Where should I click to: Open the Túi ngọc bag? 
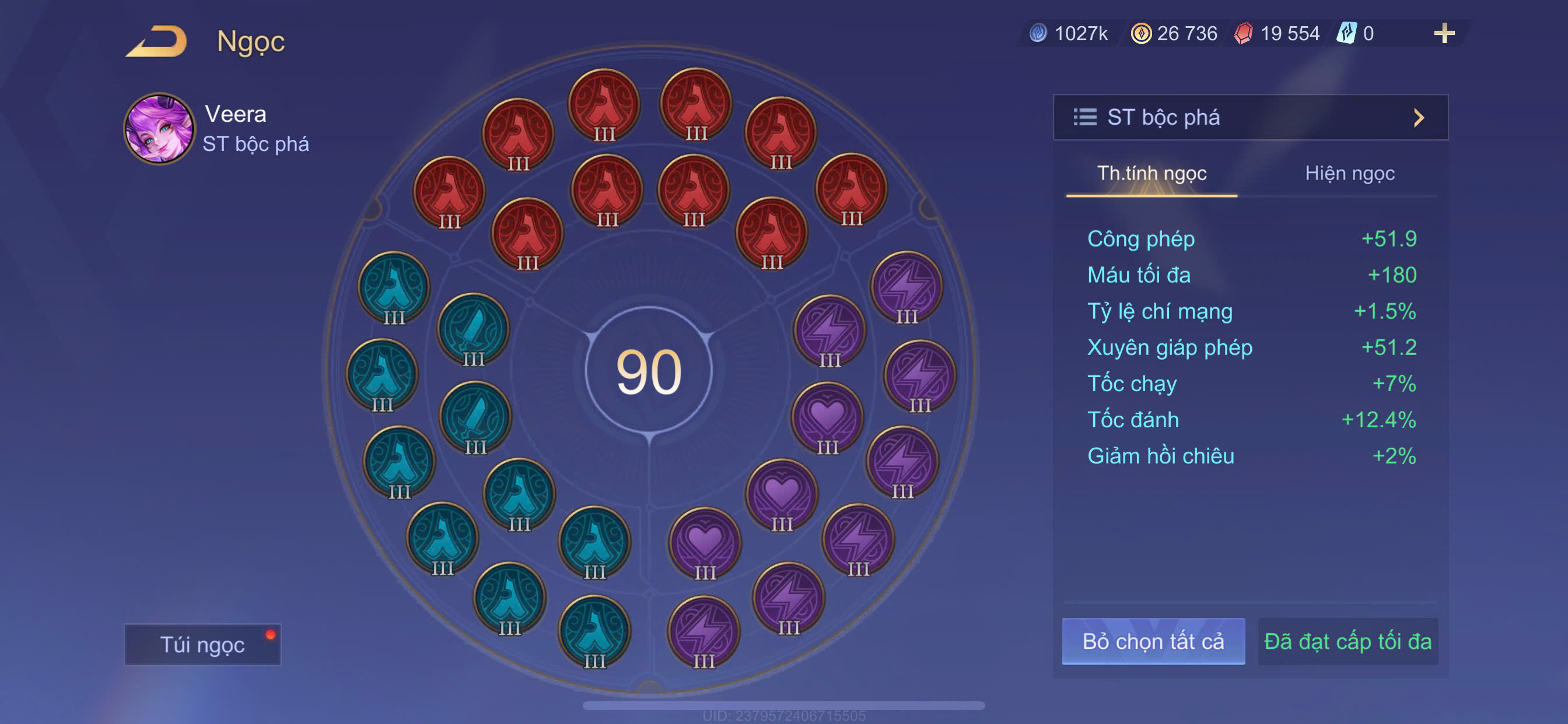202,644
